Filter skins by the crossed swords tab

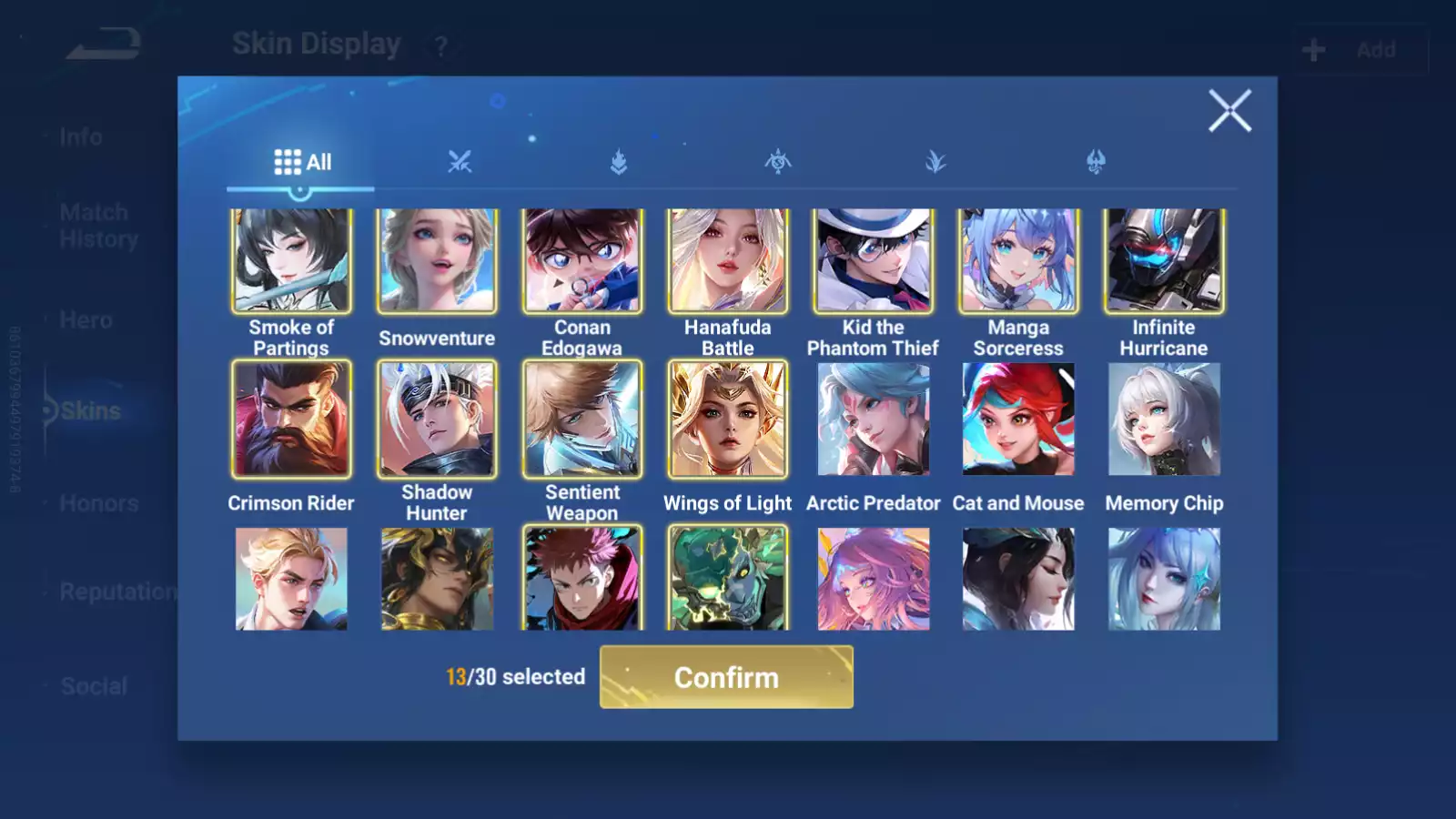[460, 162]
